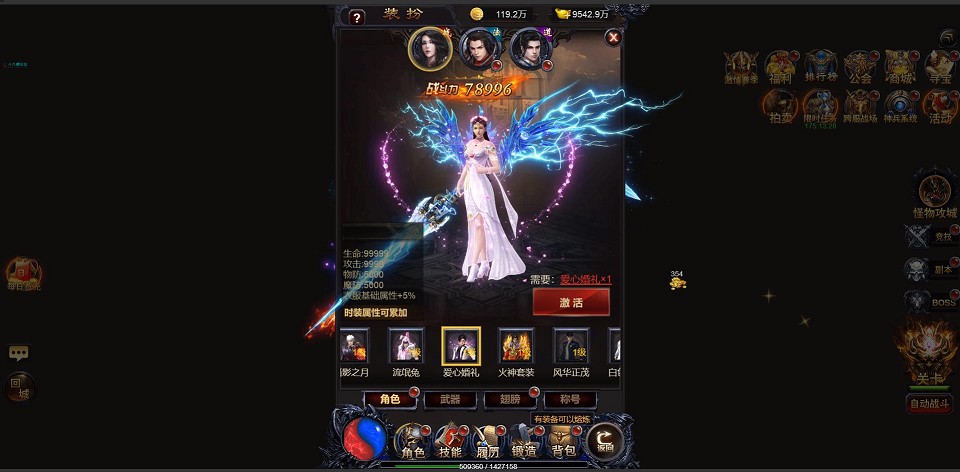960x472 pixels.
Task: Select the 角色 tab above the bottom bar
Action: 390,399
